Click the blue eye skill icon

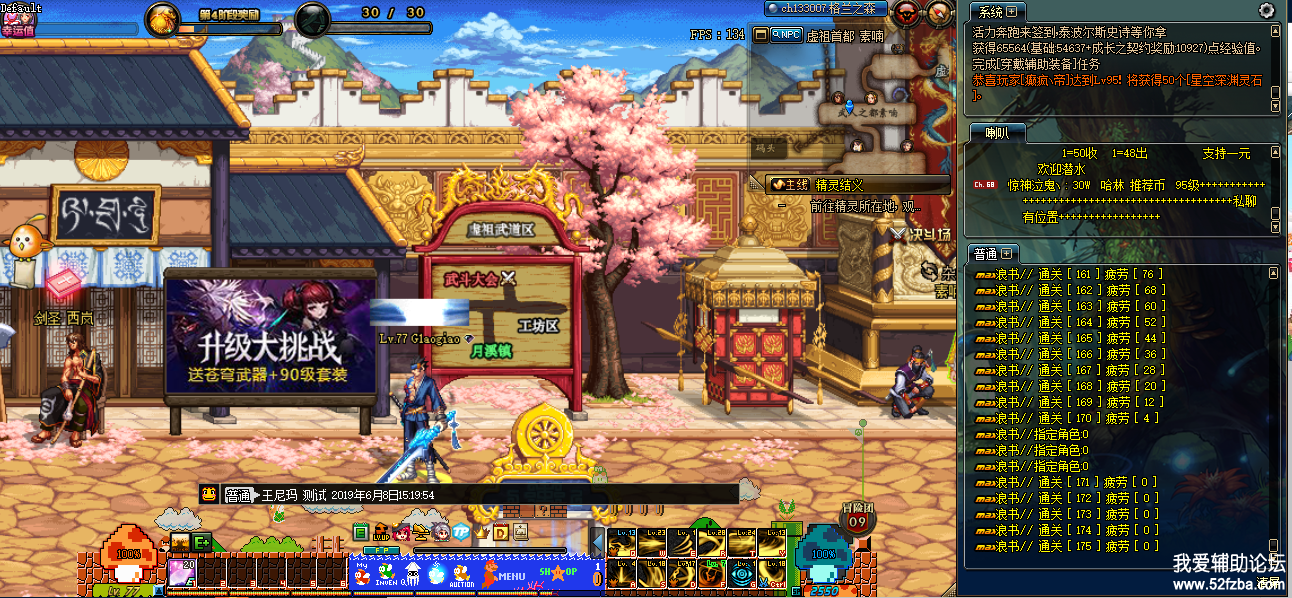point(741,573)
